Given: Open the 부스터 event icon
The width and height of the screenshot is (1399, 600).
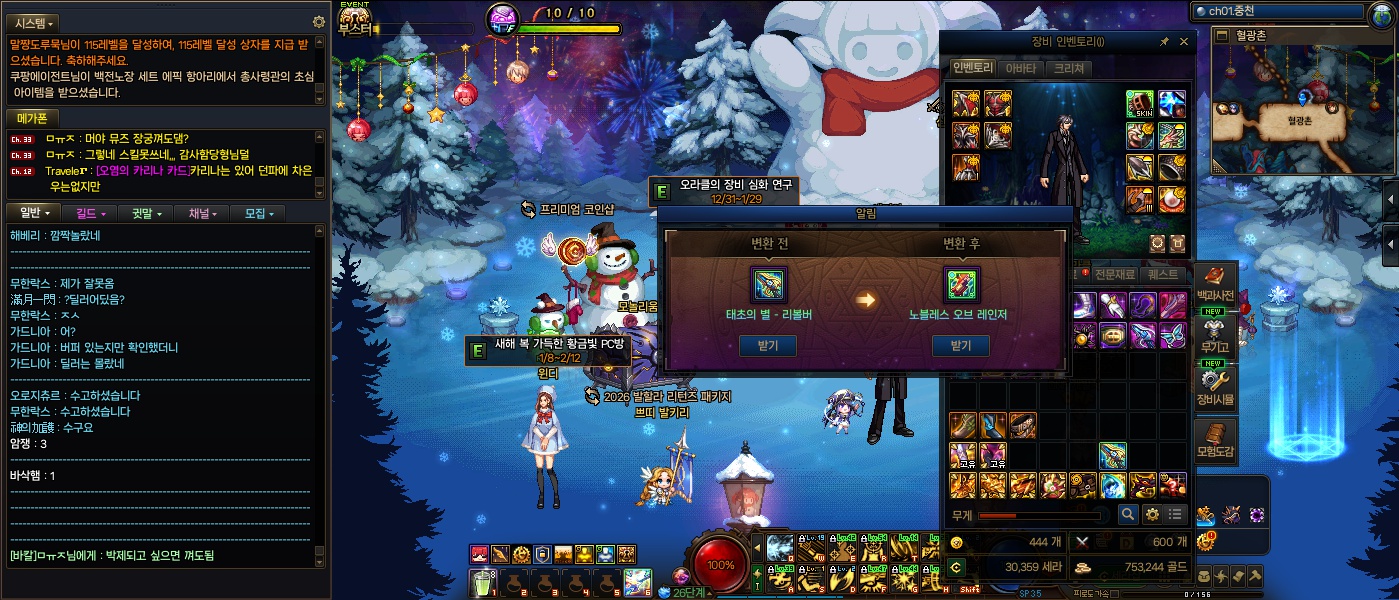Looking at the screenshot, I should 355,18.
